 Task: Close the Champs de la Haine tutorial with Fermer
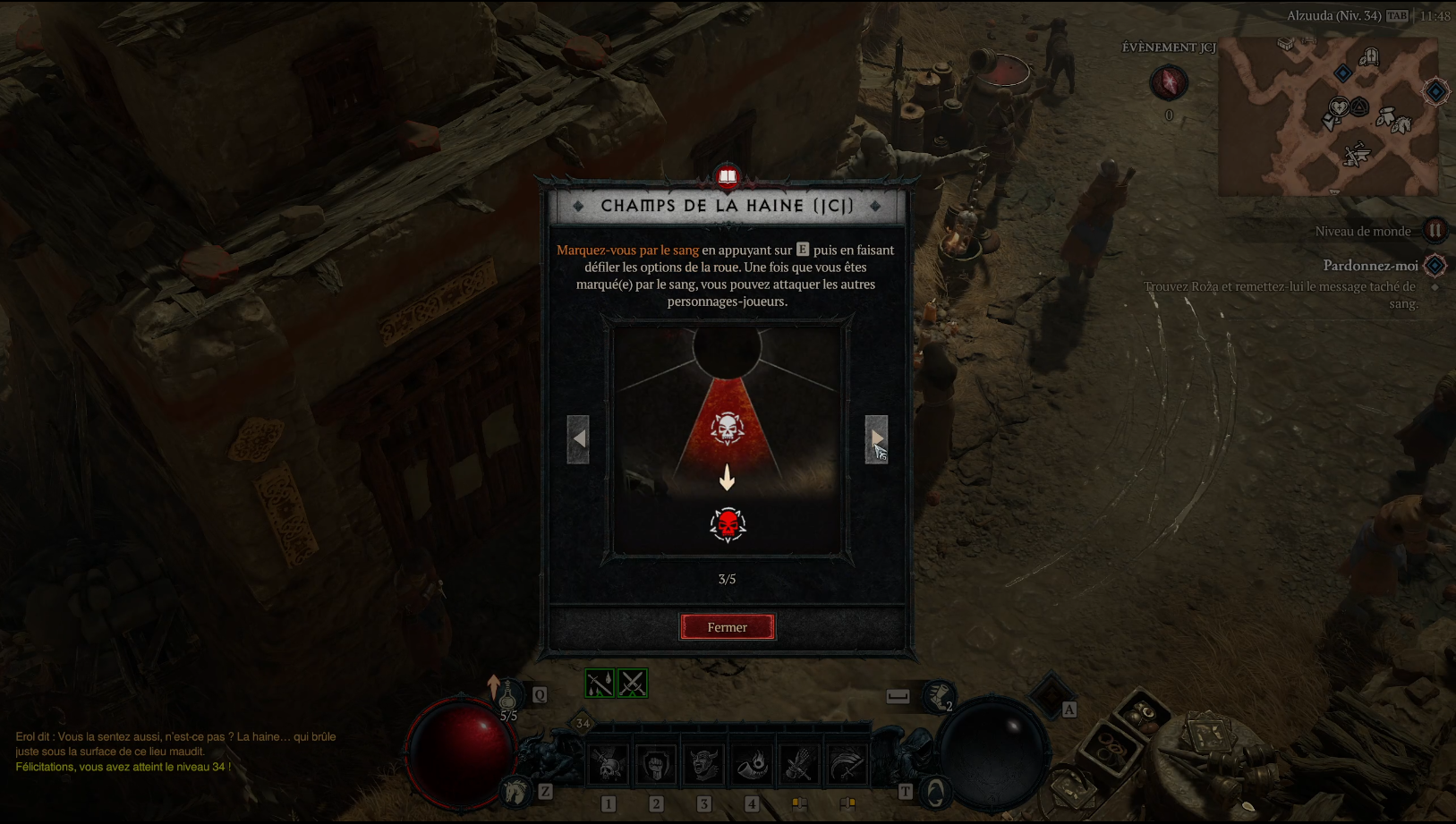[x=727, y=627]
